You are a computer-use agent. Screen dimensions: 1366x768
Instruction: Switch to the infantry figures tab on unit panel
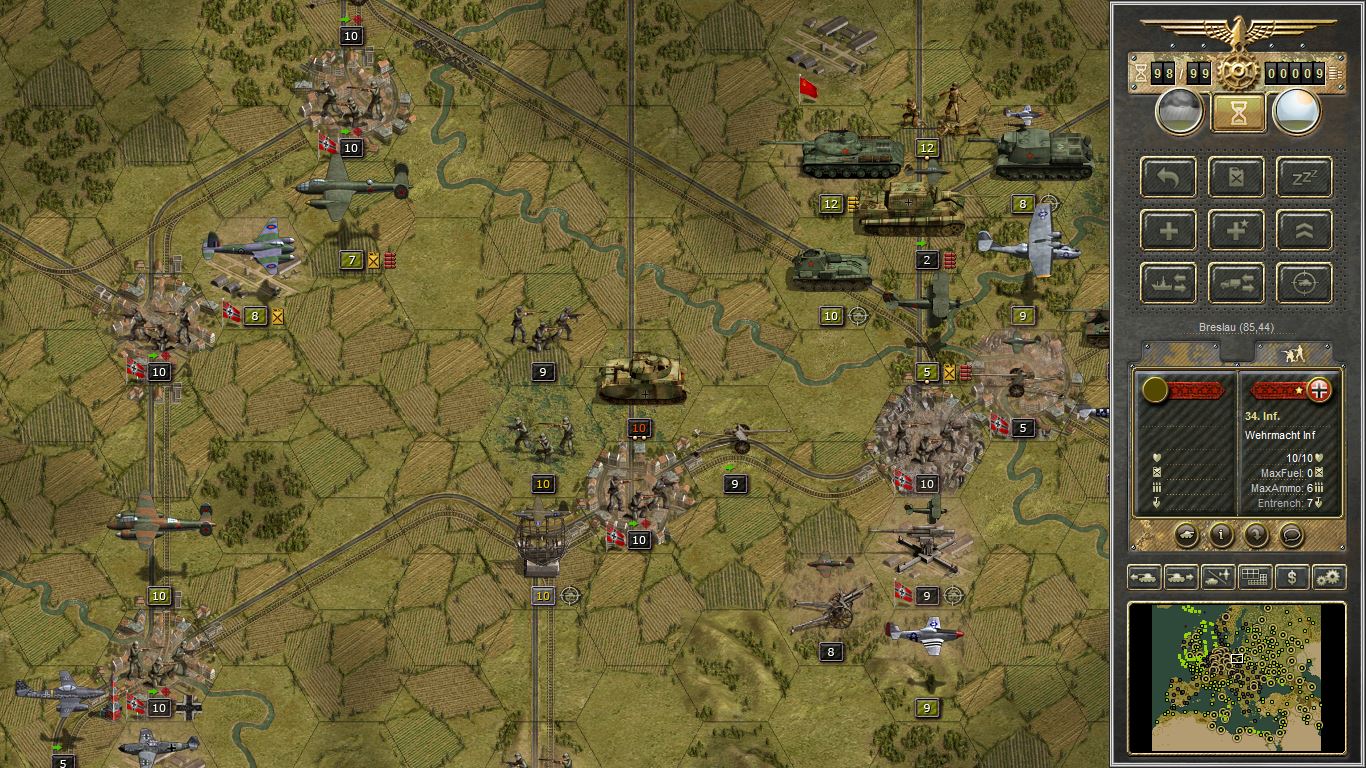pos(1296,355)
